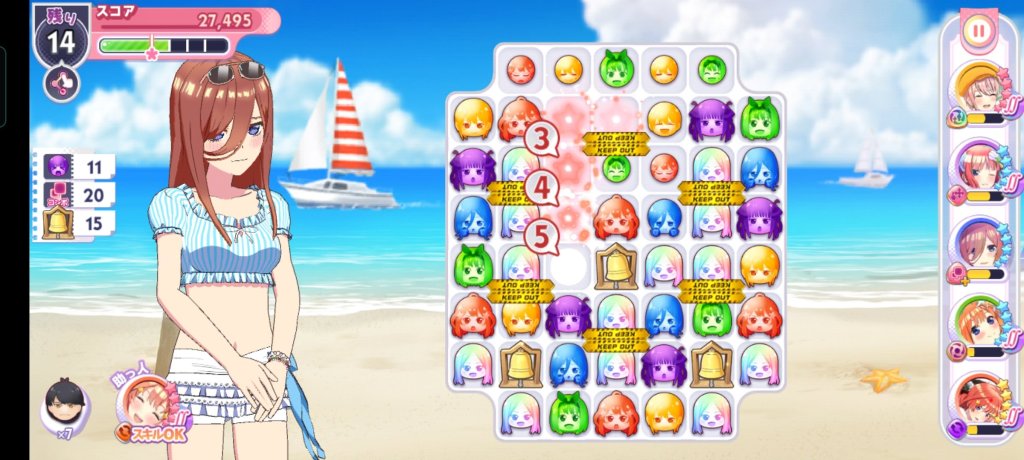Activate the red-haired girl with star hairpin portrait

pos(977,400)
